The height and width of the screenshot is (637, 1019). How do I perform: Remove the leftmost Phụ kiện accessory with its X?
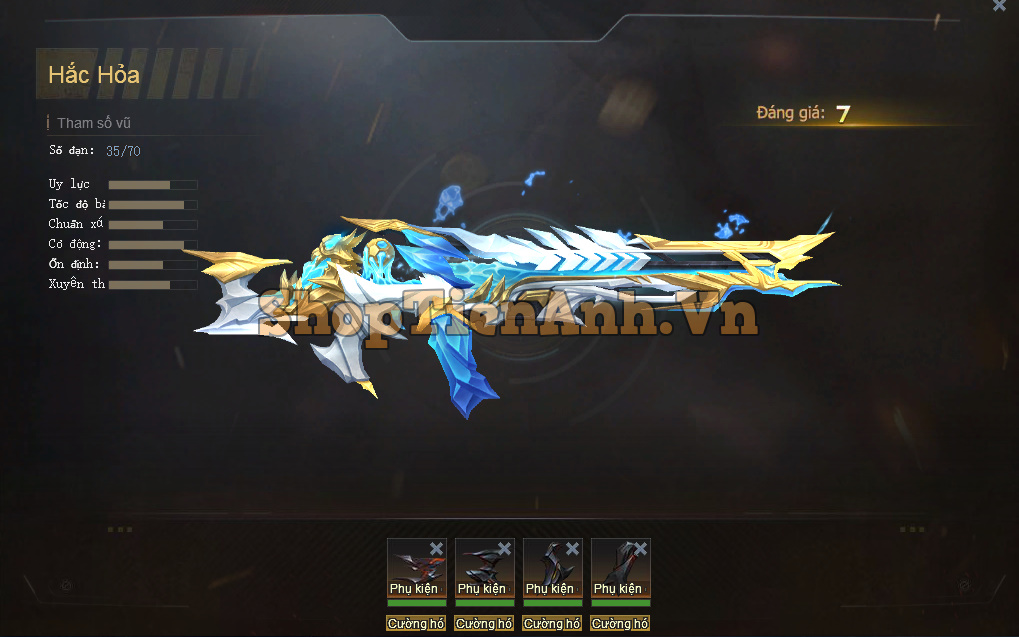click(437, 548)
